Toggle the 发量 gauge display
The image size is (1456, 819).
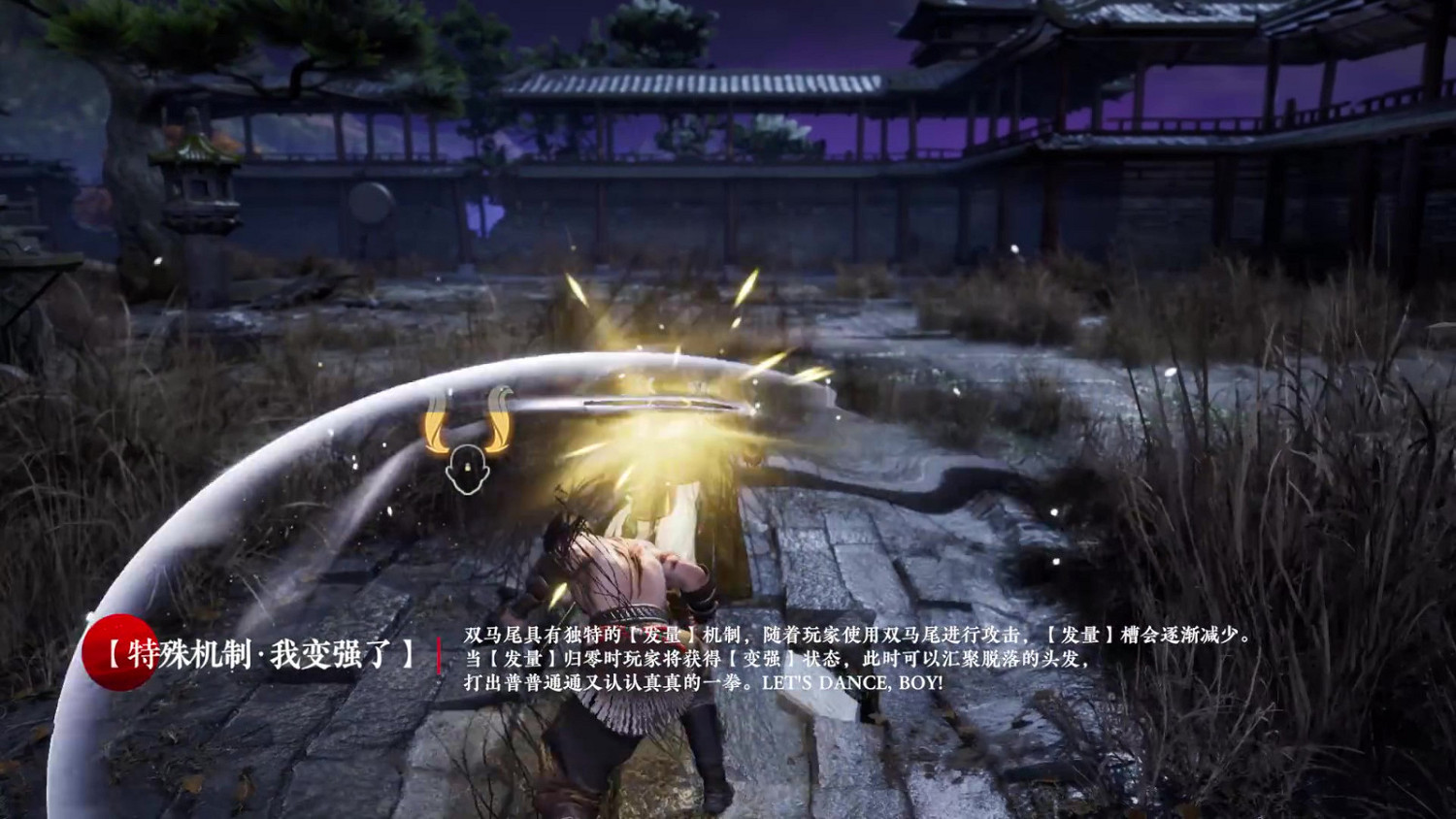(466, 437)
